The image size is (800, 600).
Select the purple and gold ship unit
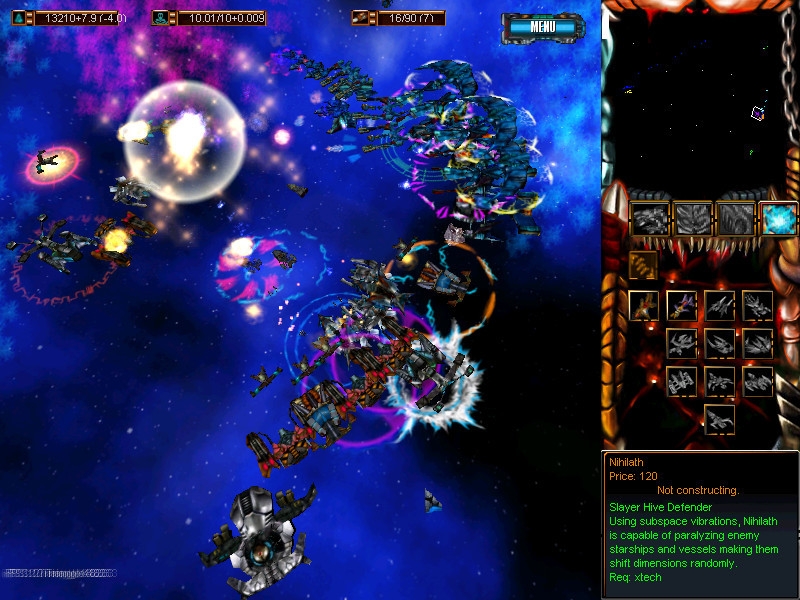point(681,306)
